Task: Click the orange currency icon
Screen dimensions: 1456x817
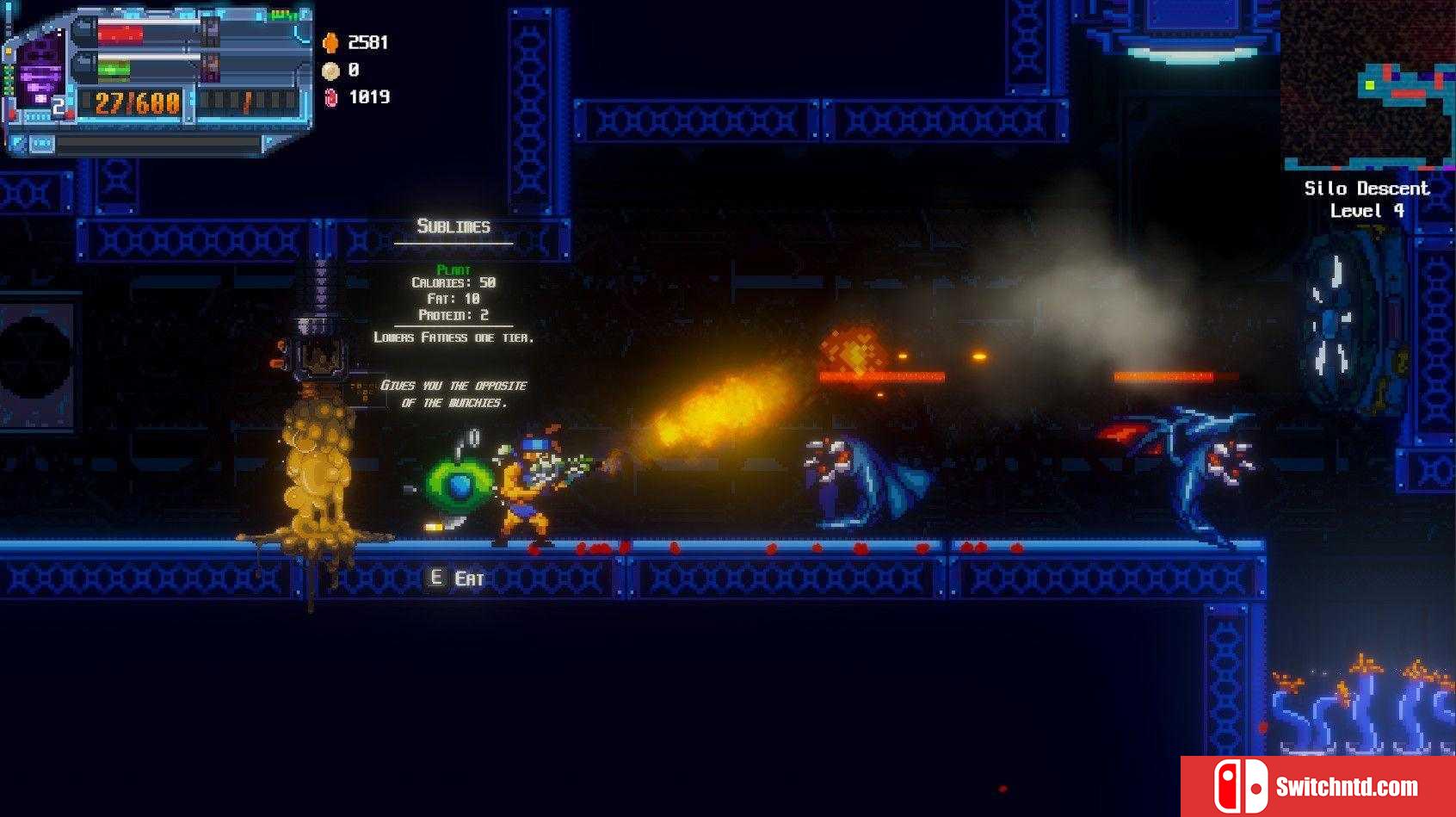Action: pos(330,43)
